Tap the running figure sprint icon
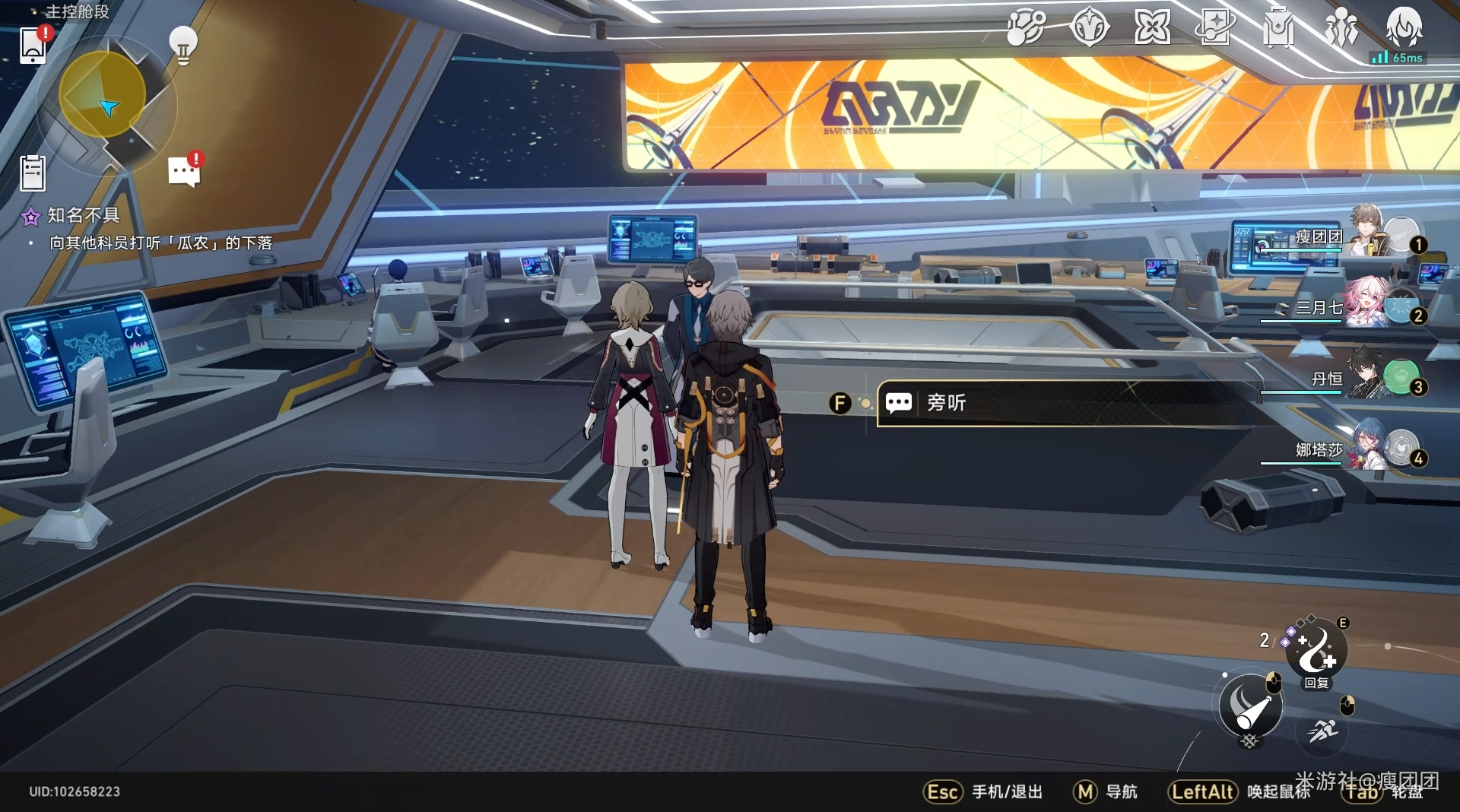The height and width of the screenshot is (812, 1460). tap(1322, 731)
